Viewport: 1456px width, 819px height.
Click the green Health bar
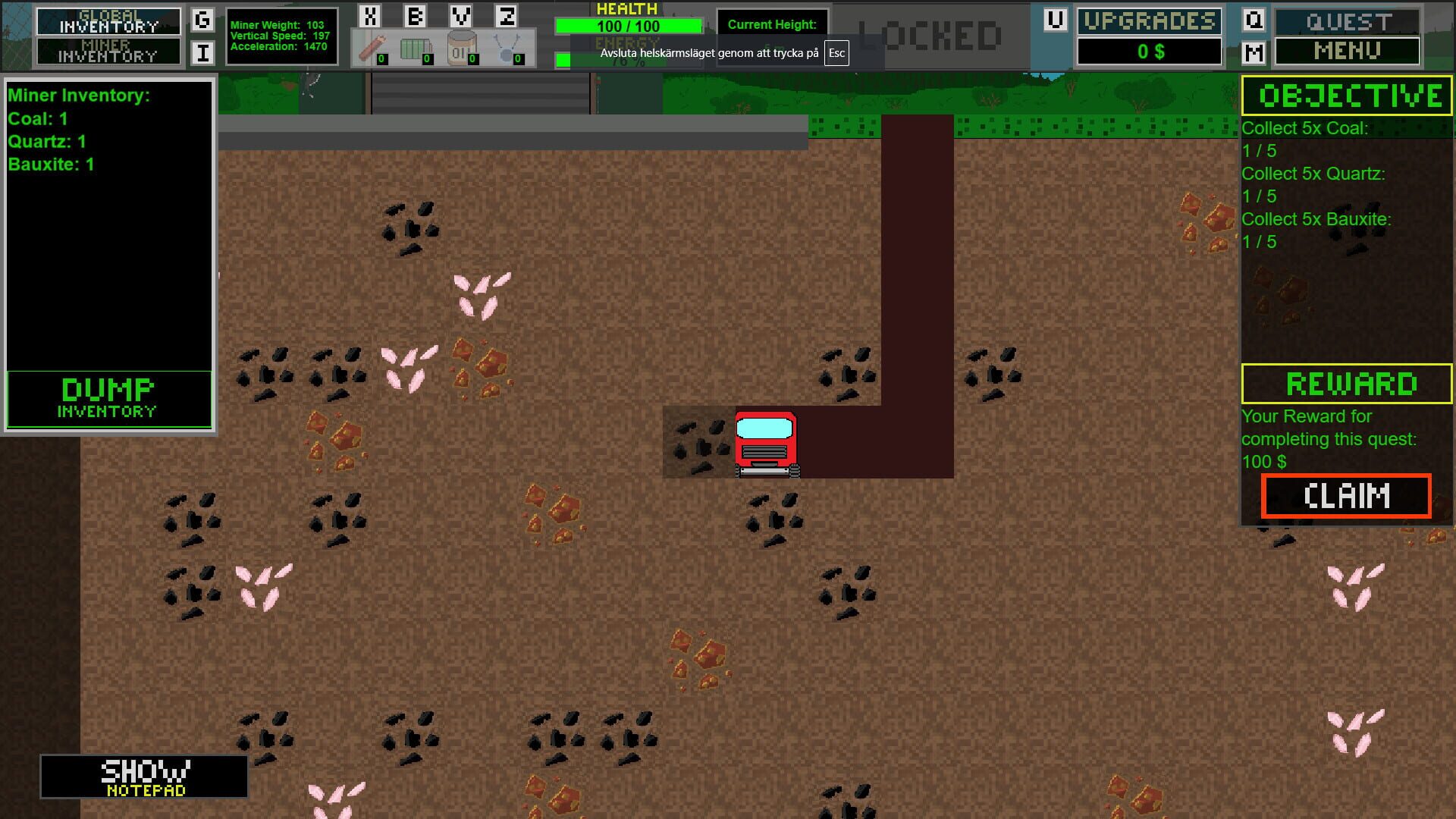(628, 25)
